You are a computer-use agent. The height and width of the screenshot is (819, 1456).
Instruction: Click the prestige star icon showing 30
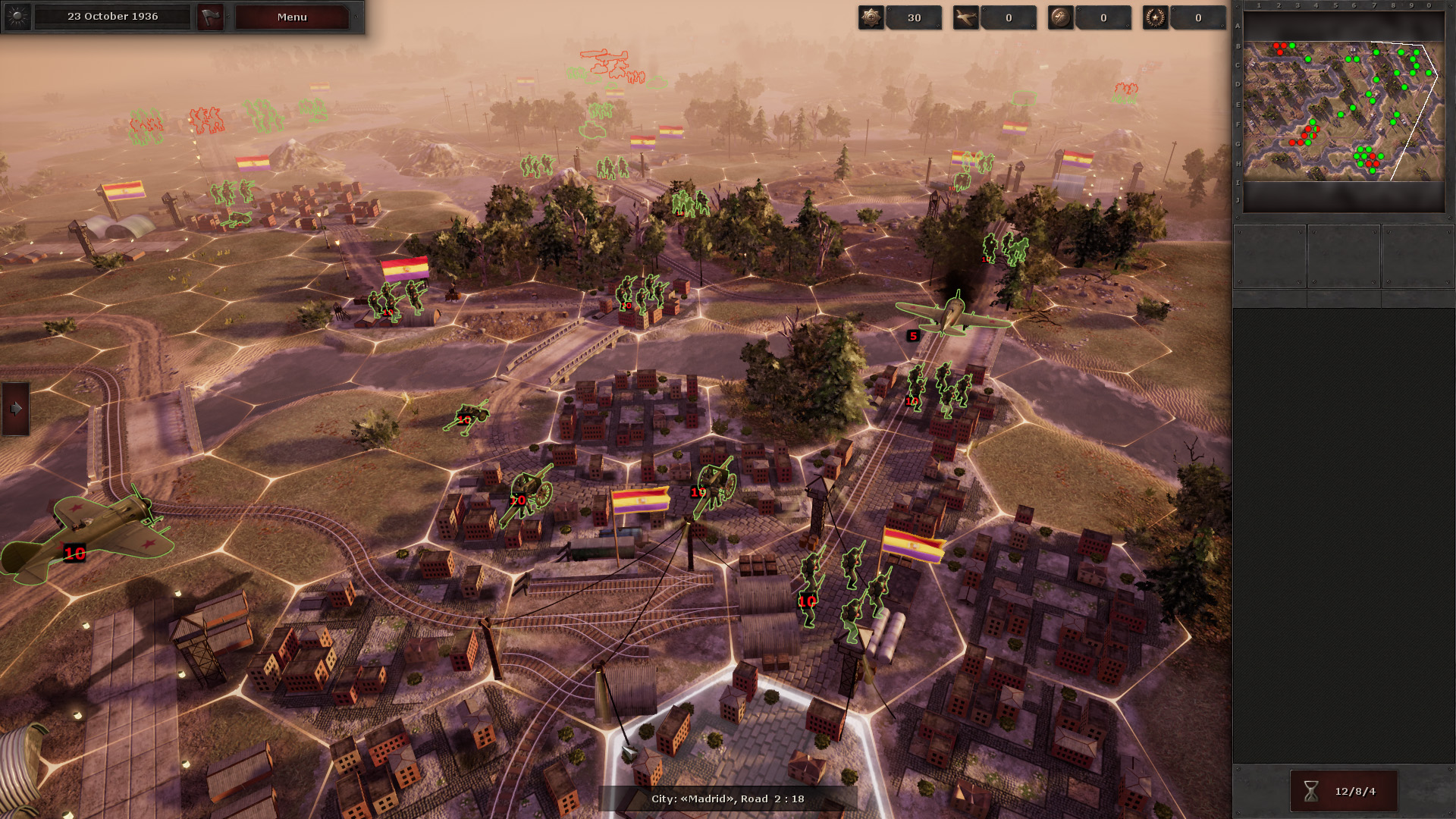click(x=871, y=17)
